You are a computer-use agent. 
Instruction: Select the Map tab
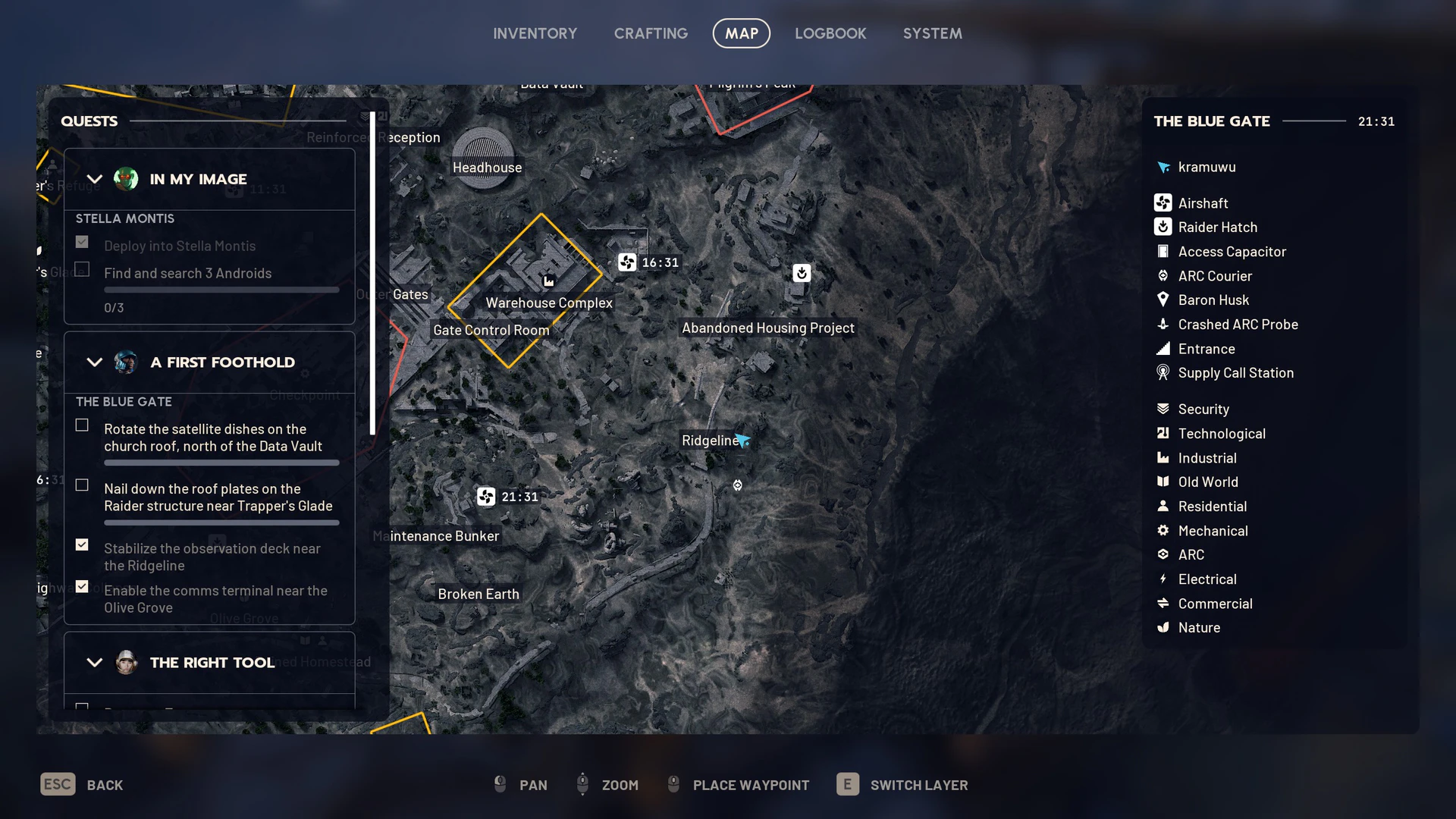[x=741, y=33]
